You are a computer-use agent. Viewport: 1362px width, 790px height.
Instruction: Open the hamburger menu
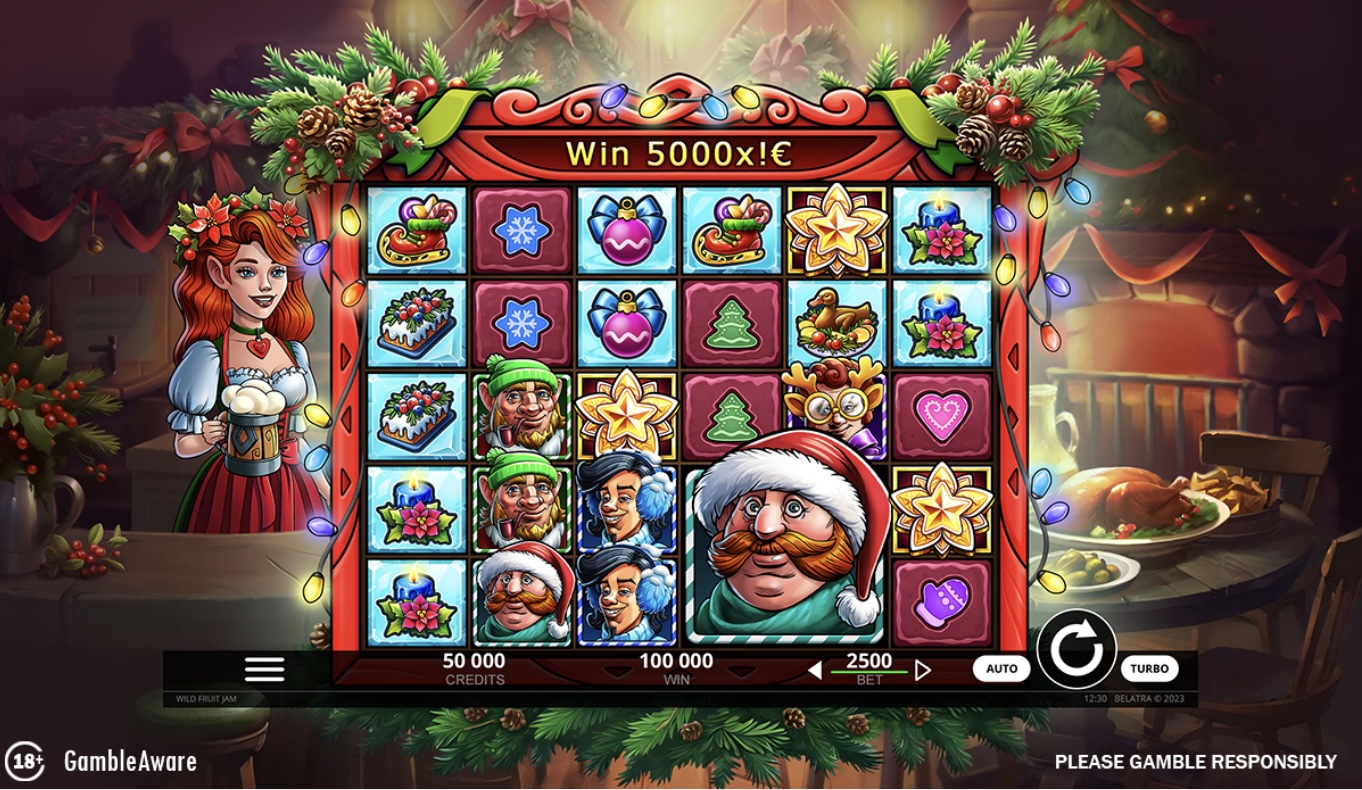click(264, 669)
